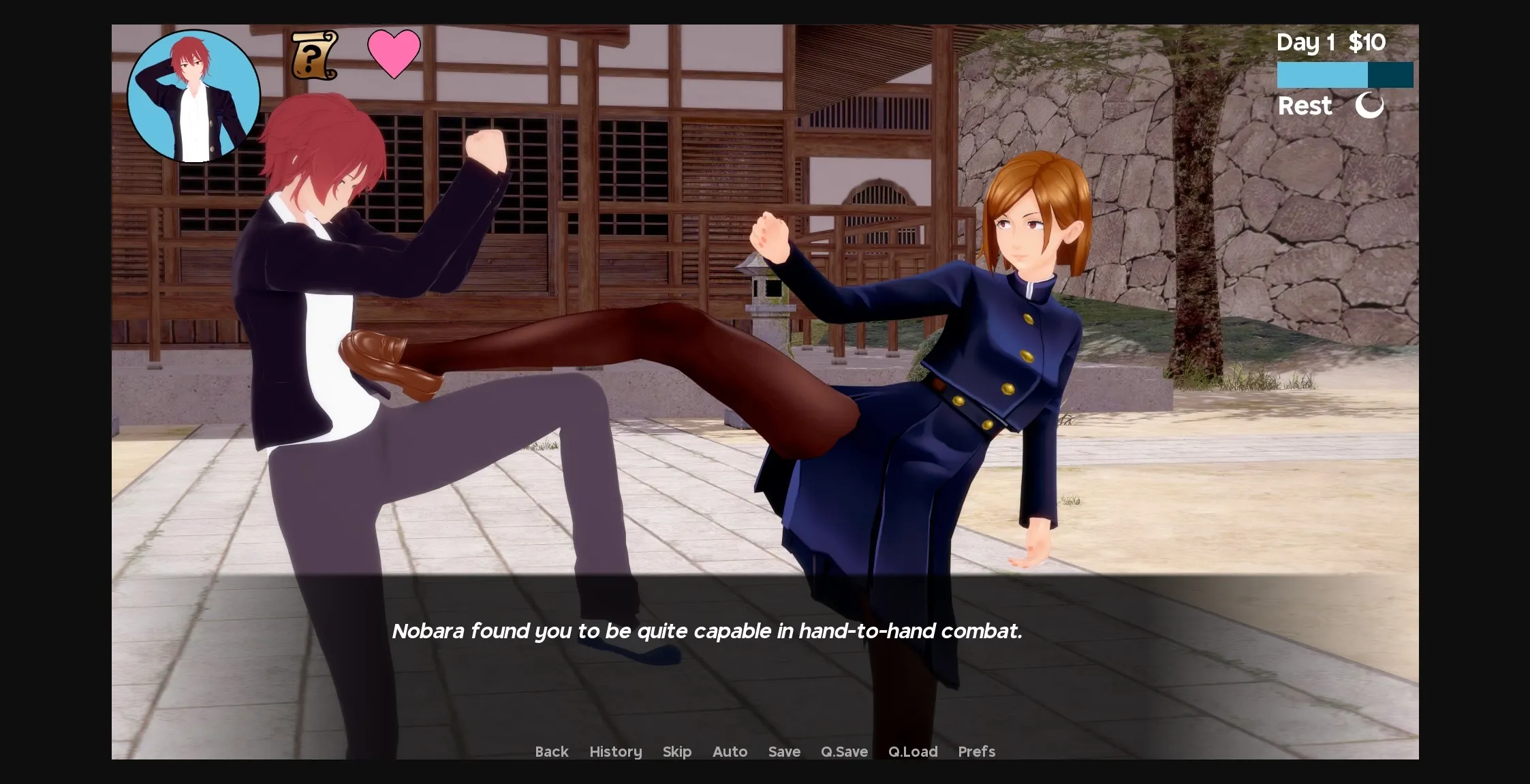The height and width of the screenshot is (784, 1530).
Task: Open the quest log scroll icon
Action: click(313, 56)
